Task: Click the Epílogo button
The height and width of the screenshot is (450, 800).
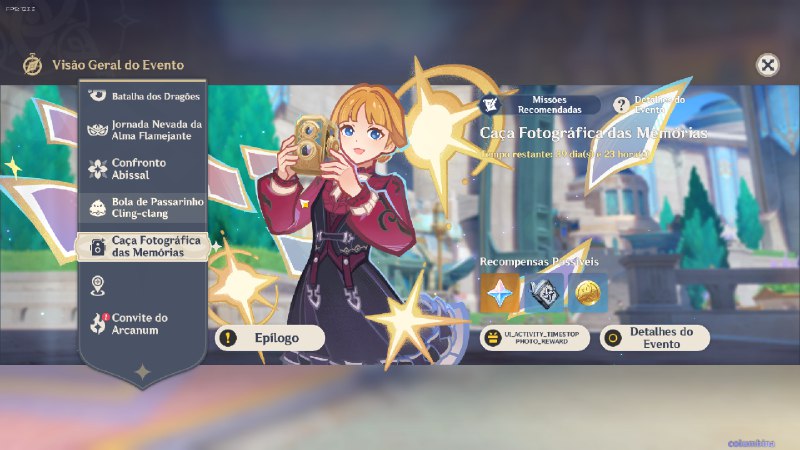Action: click(270, 338)
